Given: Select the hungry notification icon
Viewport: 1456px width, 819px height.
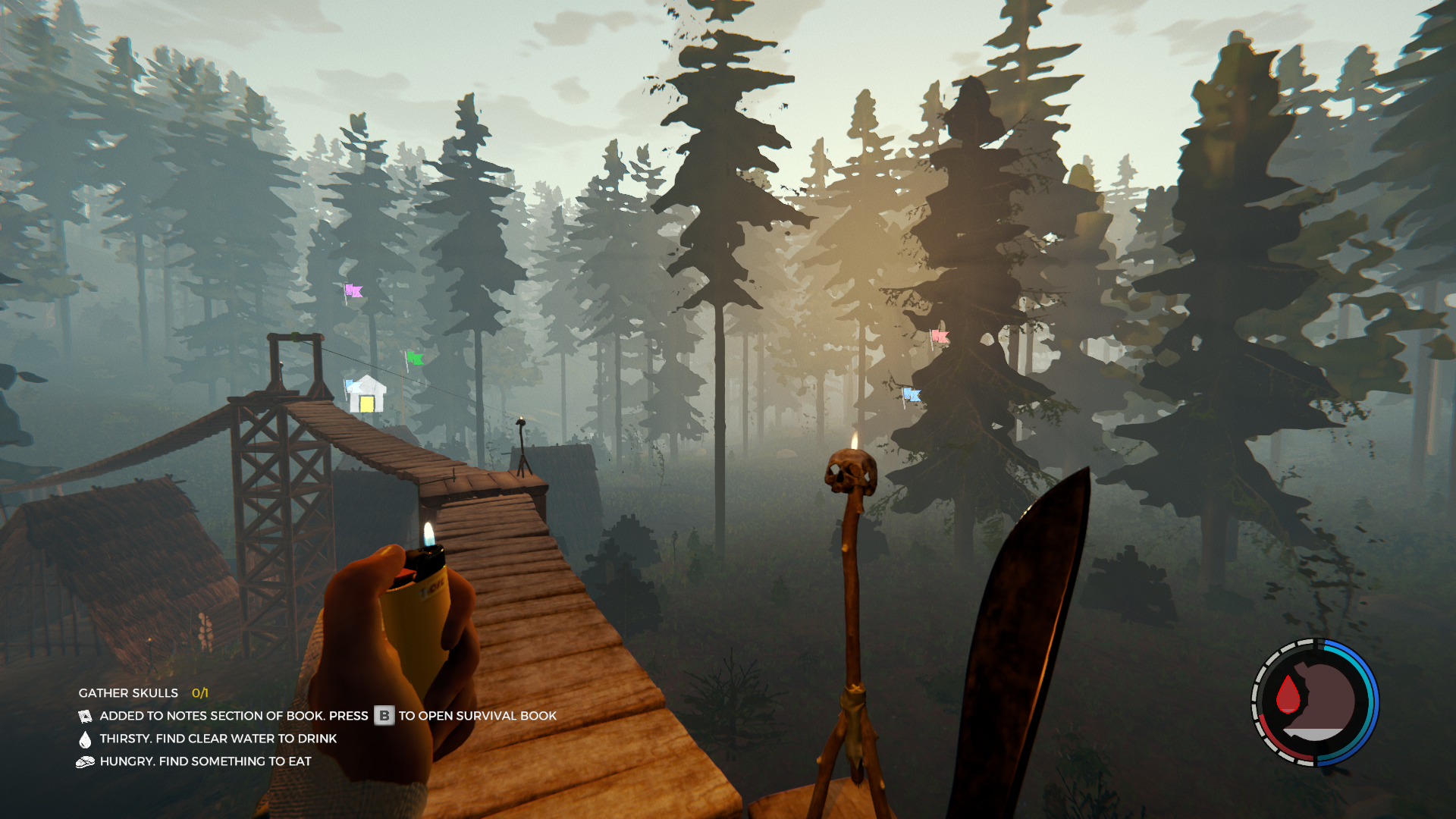Looking at the screenshot, I should pos(85,762).
